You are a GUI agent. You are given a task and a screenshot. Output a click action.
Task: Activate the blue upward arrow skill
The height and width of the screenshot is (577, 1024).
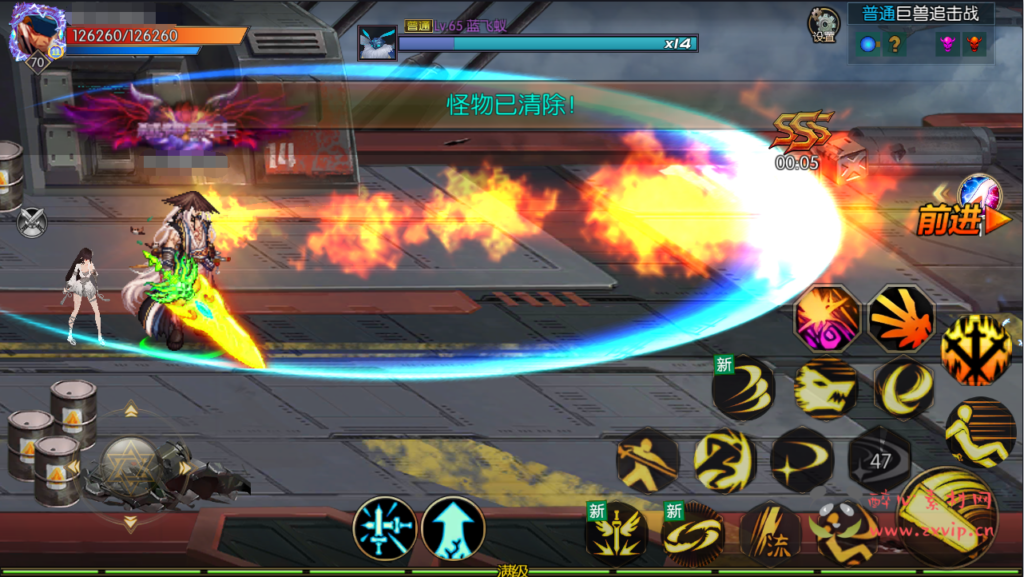pyautogui.click(x=453, y=528)
